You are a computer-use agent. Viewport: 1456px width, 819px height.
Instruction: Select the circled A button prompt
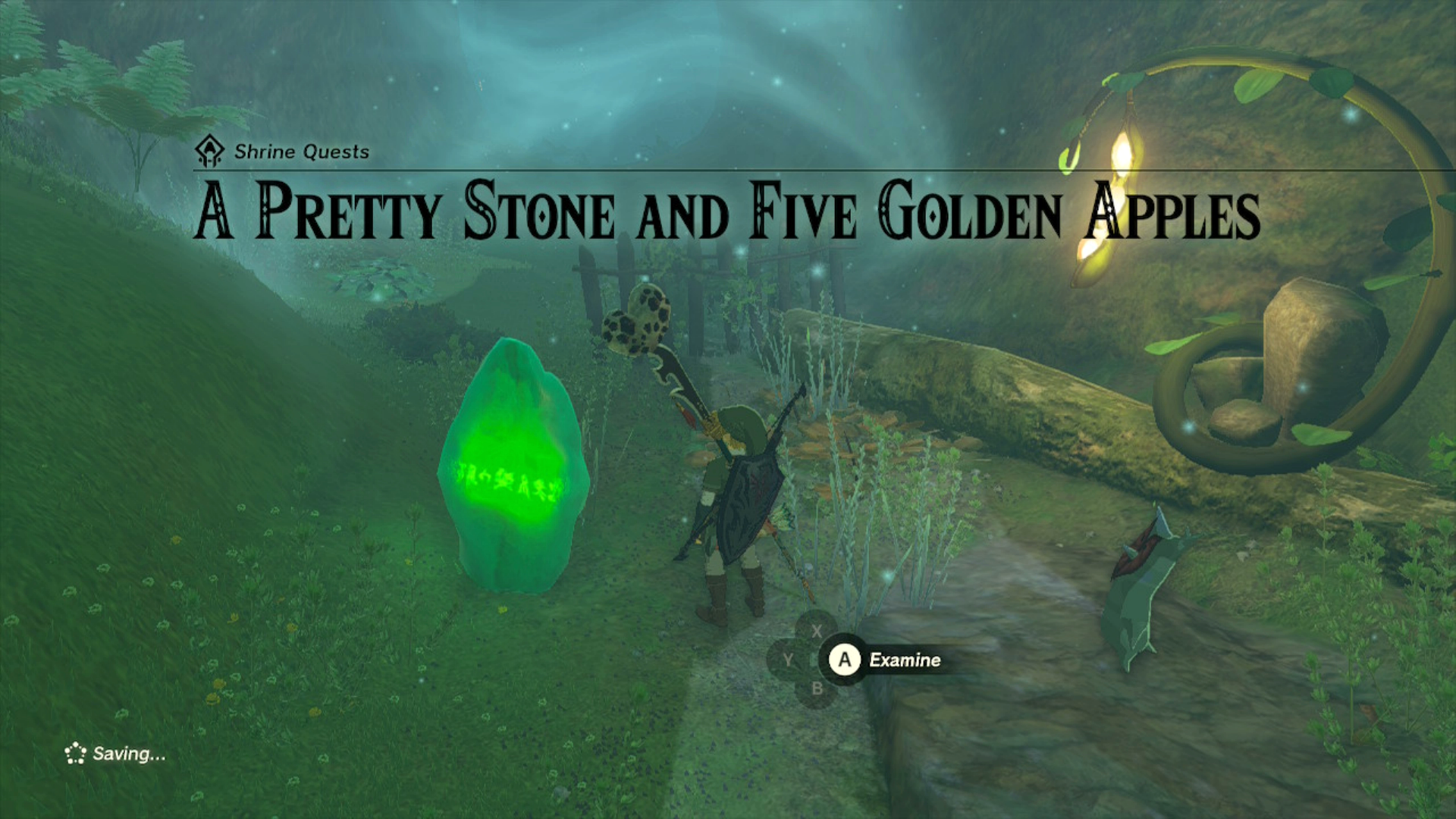(844, 660)
